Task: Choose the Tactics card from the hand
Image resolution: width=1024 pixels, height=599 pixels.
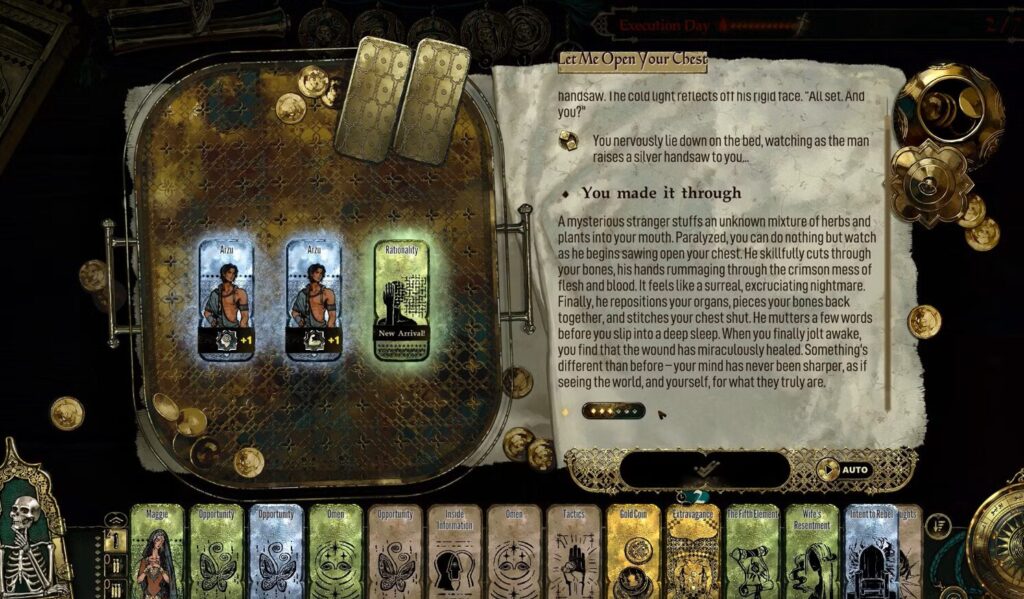Action: 574,552
